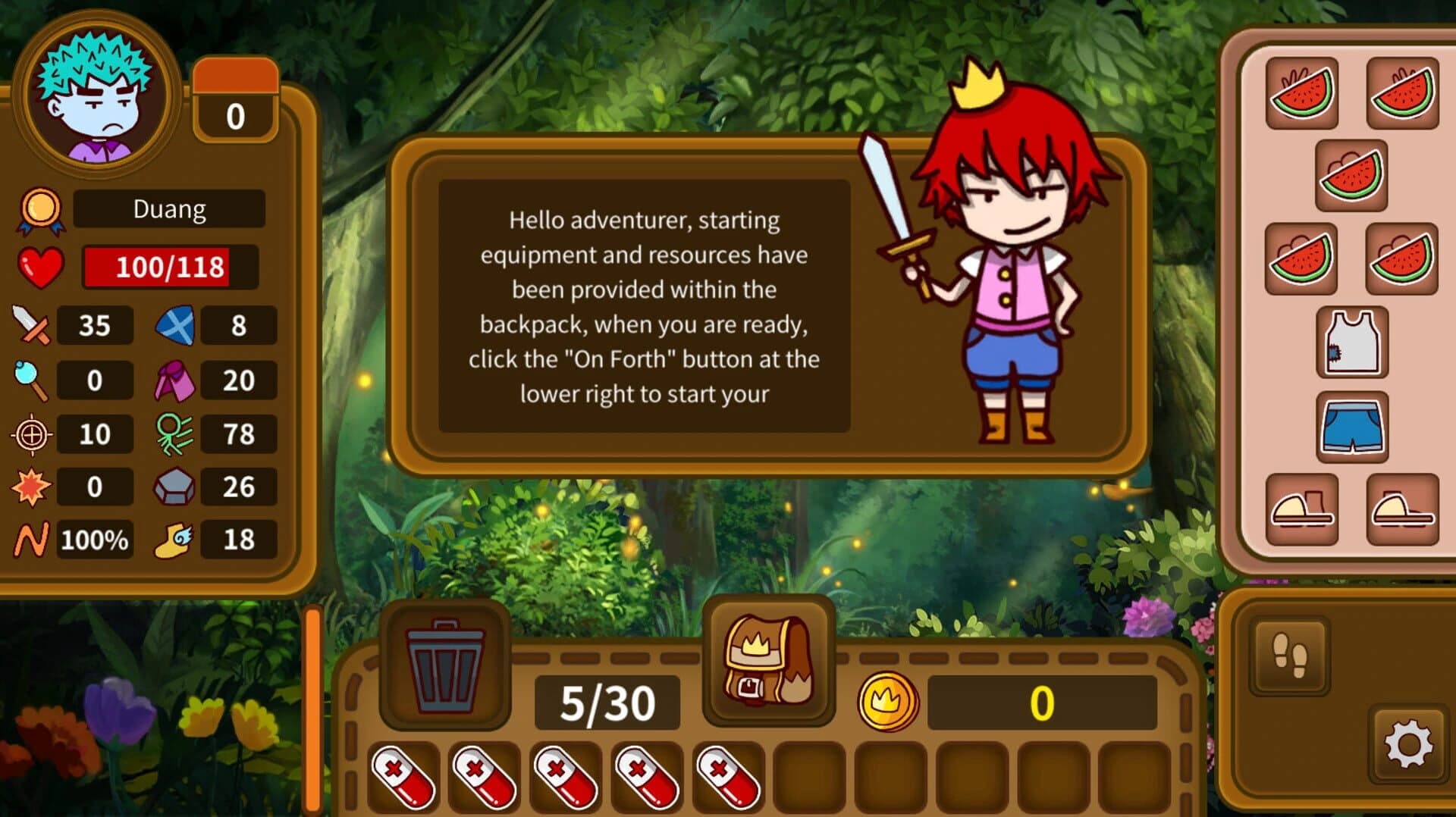Click the 5/30 capacity counter
This screenshot has height=817, width=1456.
[x=605, y=701]
